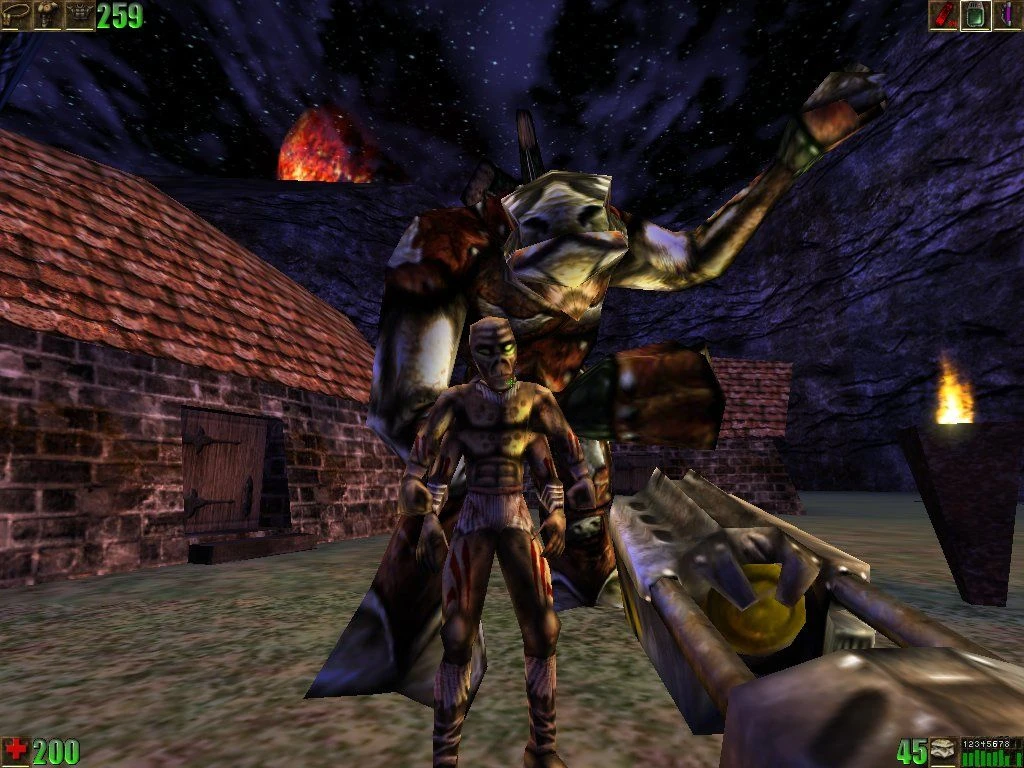Screen dimensions: 1024x768
Task: Click the rock ammo type icon
Action: coord(944,752)
